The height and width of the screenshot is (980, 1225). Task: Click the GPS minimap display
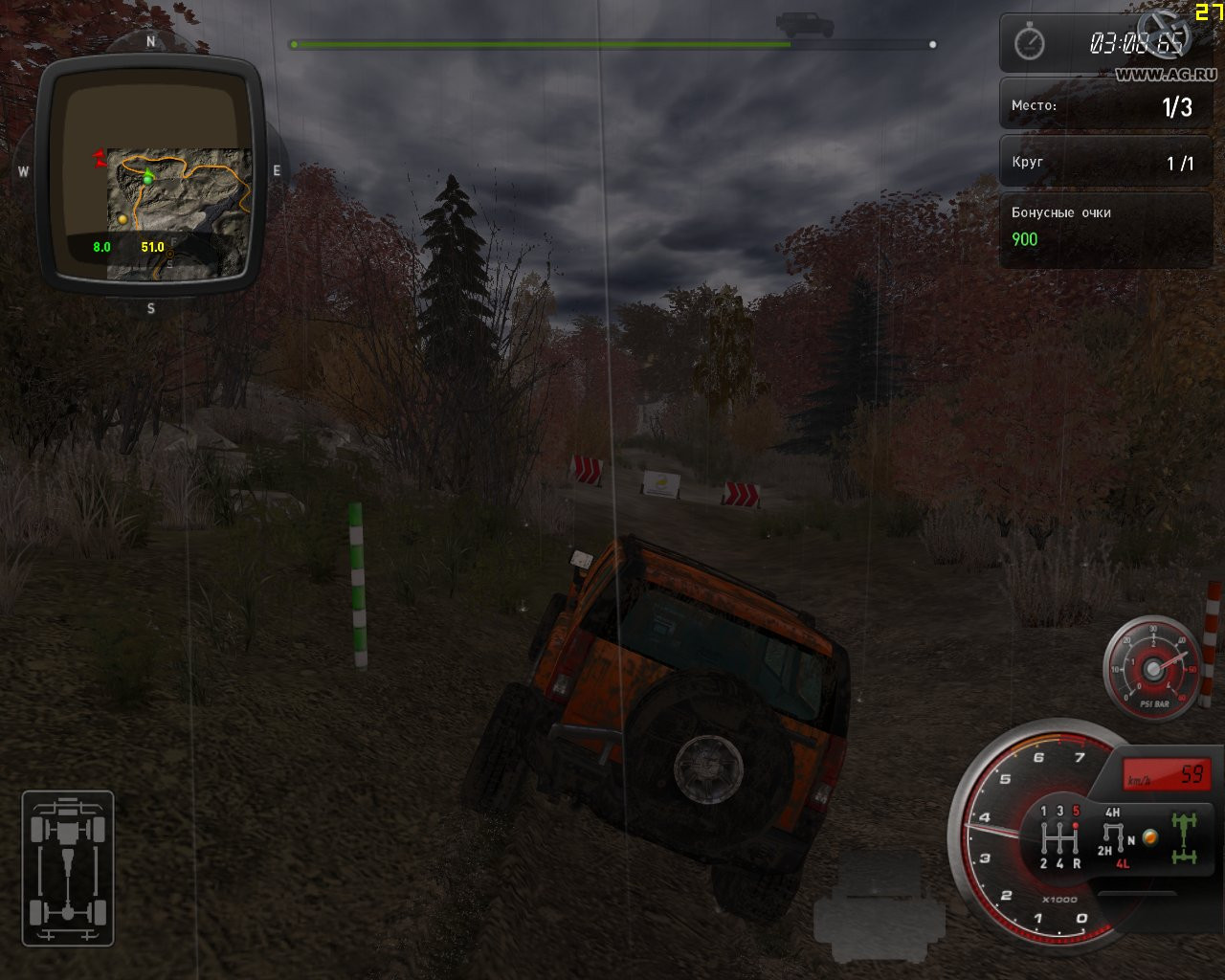[x=150, y=174]
